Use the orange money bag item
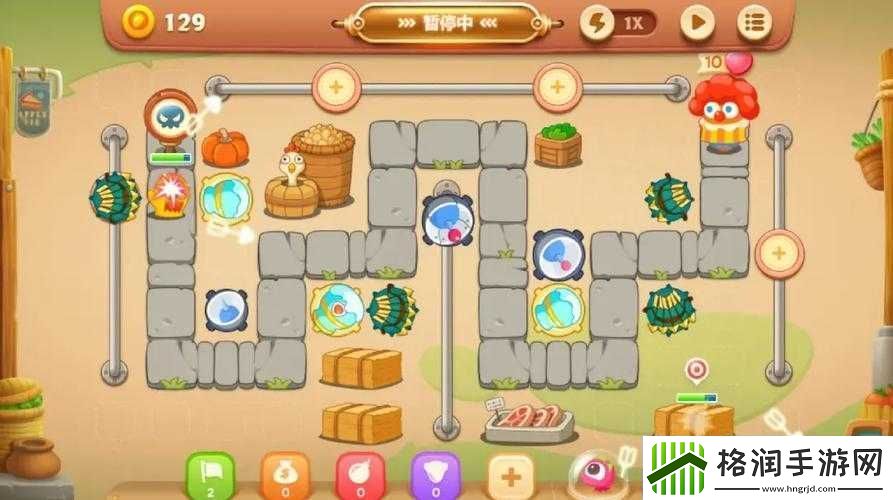Screen dimensions: 893x500 285,474
